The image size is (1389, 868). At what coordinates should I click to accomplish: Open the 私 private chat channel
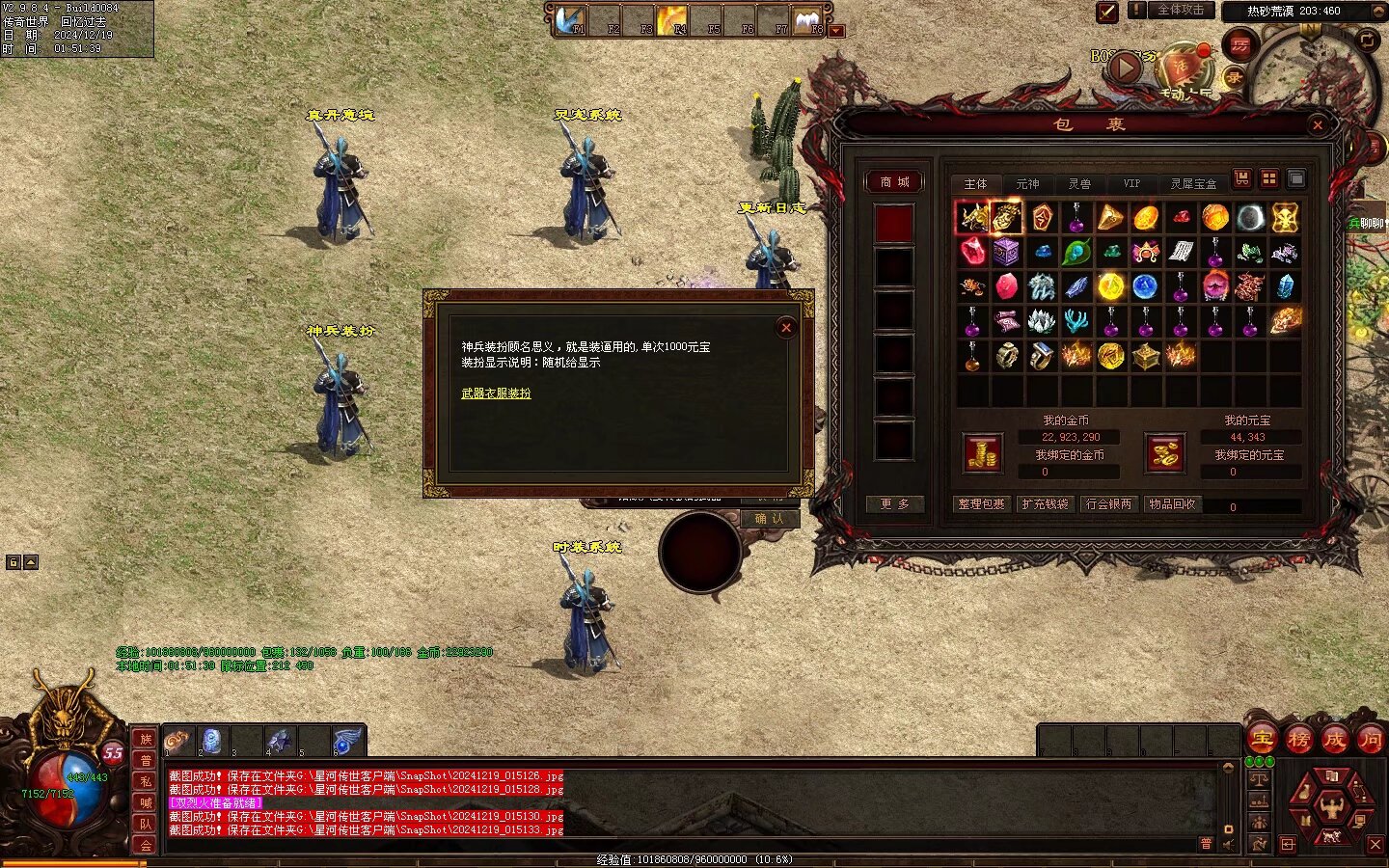click(146, 781)
